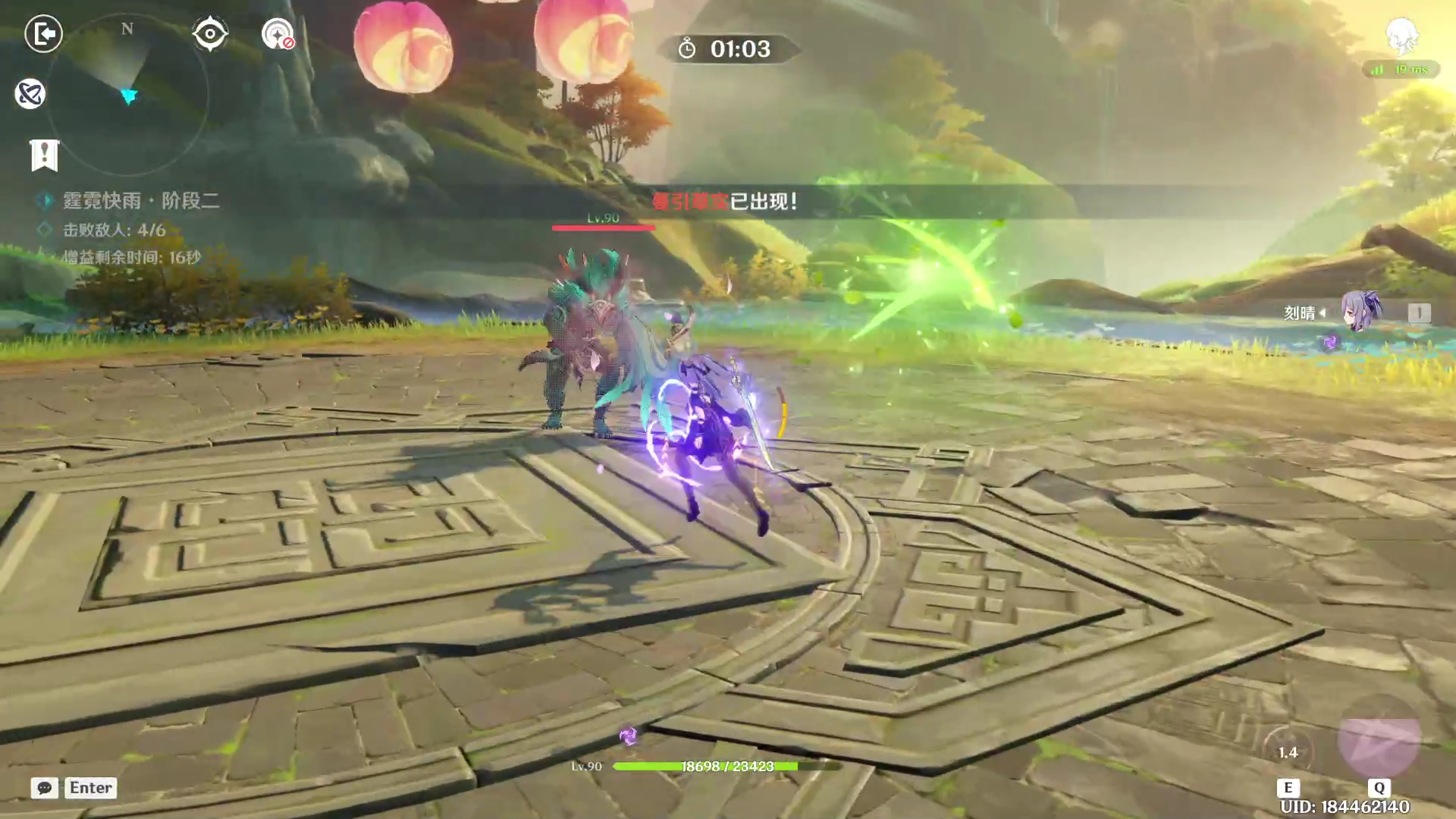Select the 霆霓快雨 stage two objective tracker
This screenshot has height=819, width=1456.
pyautogui.click(x=140, y=200)
